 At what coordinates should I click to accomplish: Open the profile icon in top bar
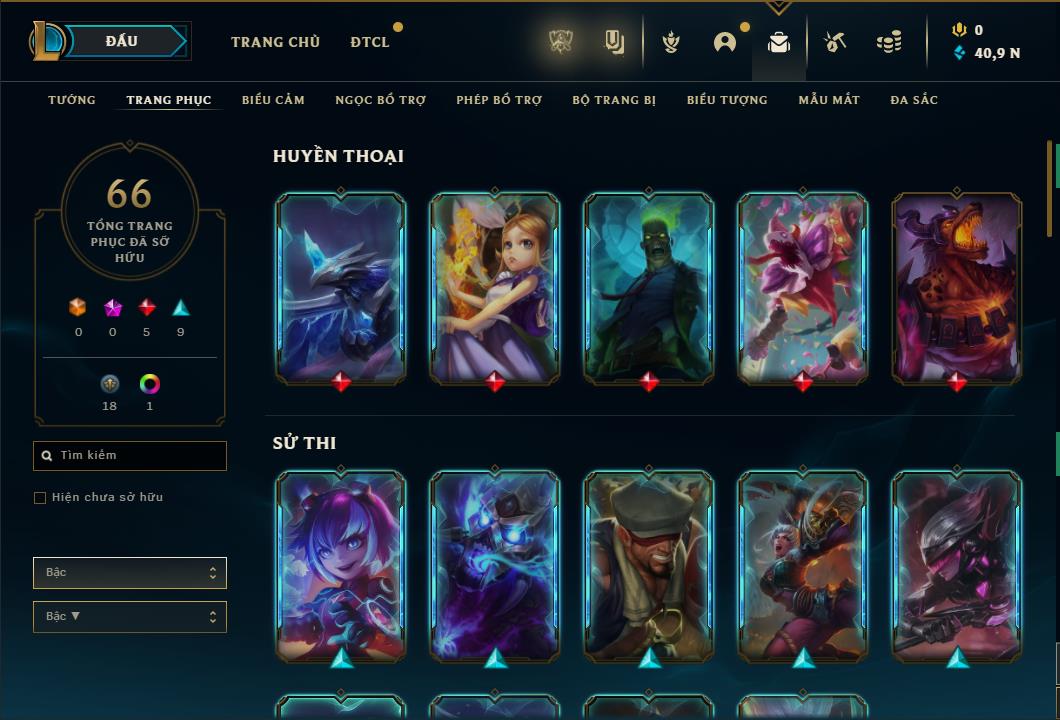pyautogui.click(x=725, y=42)
